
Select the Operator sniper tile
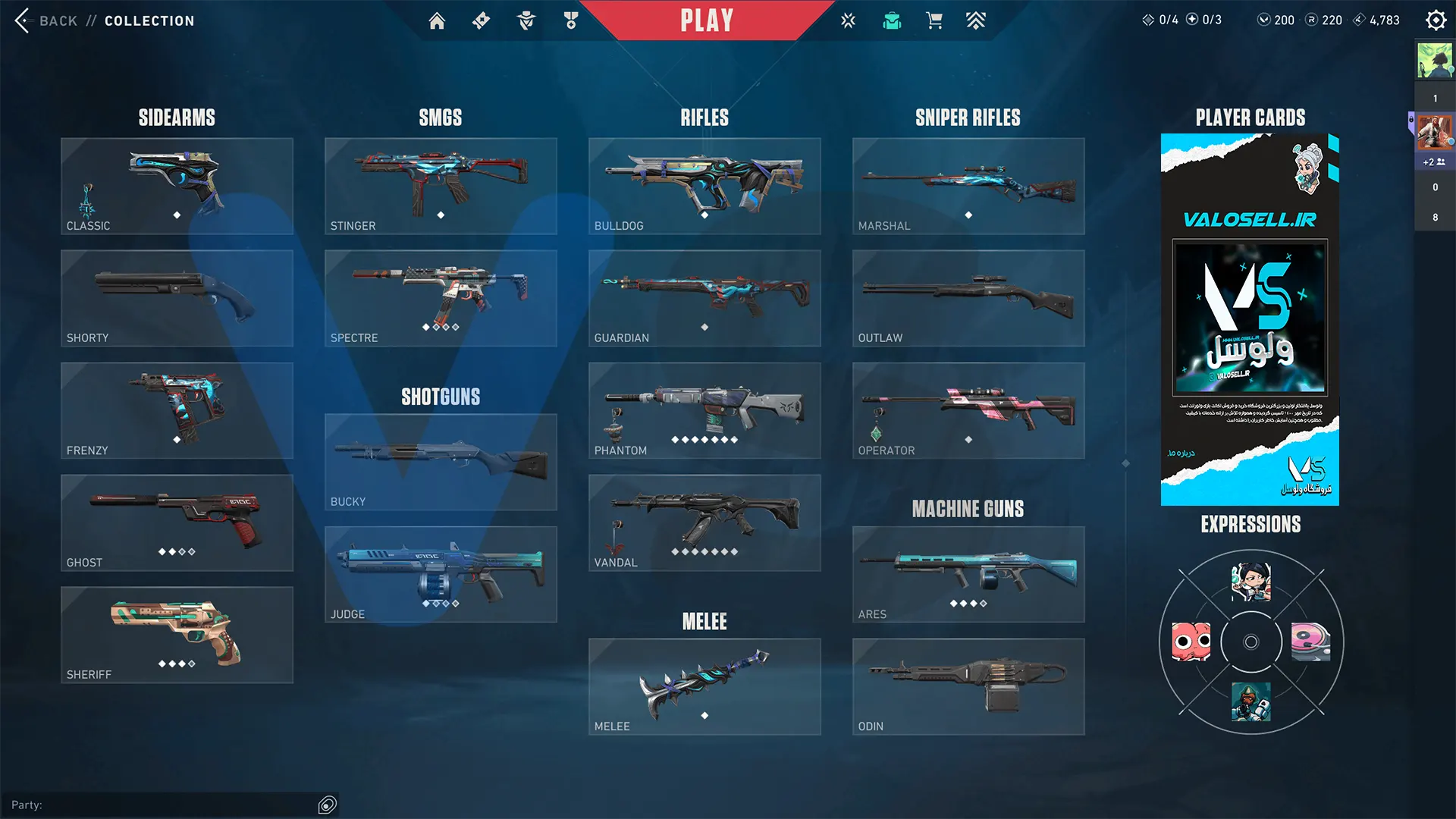968,410
